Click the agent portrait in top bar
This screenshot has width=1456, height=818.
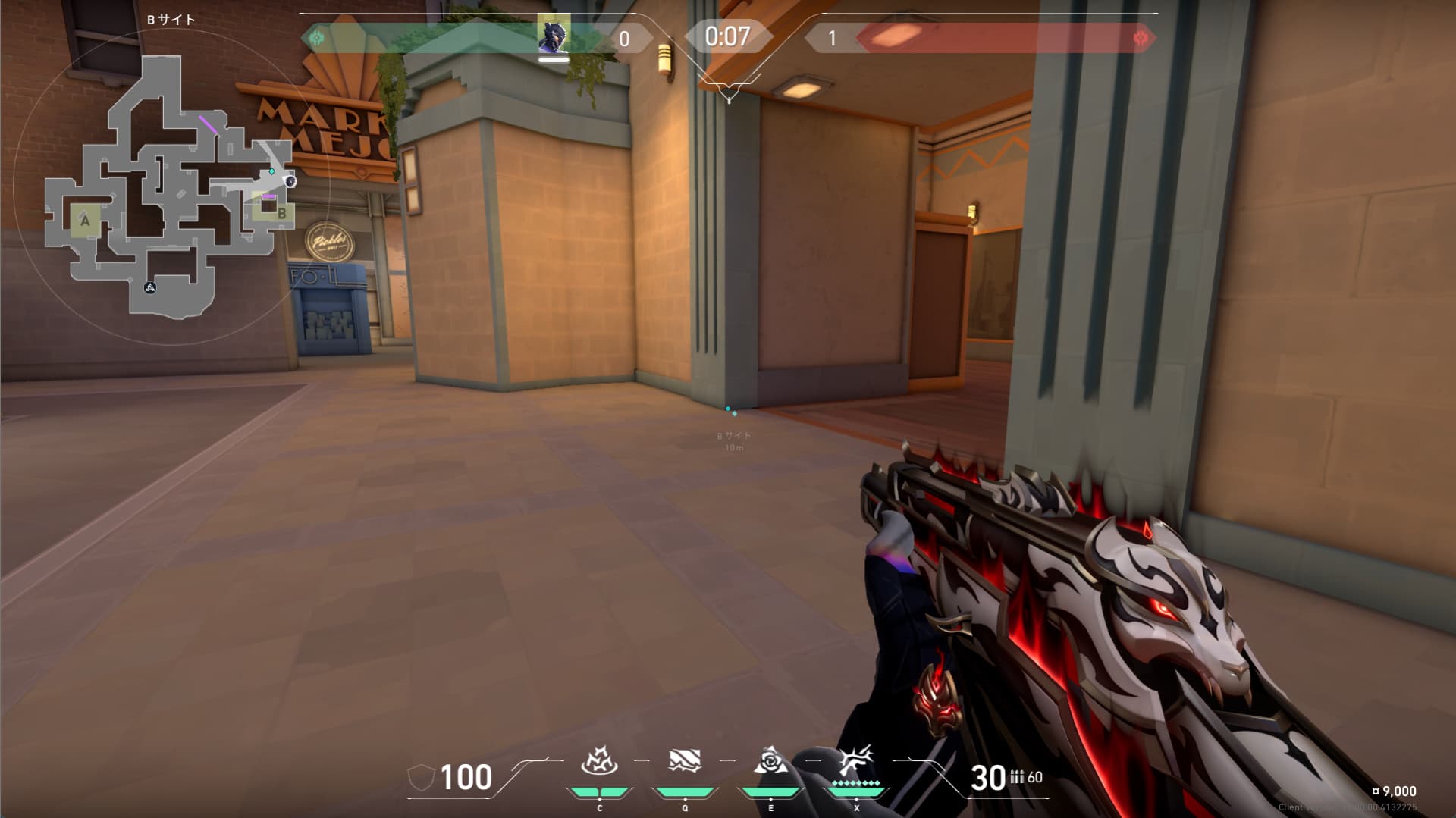[x=554, y=36]
